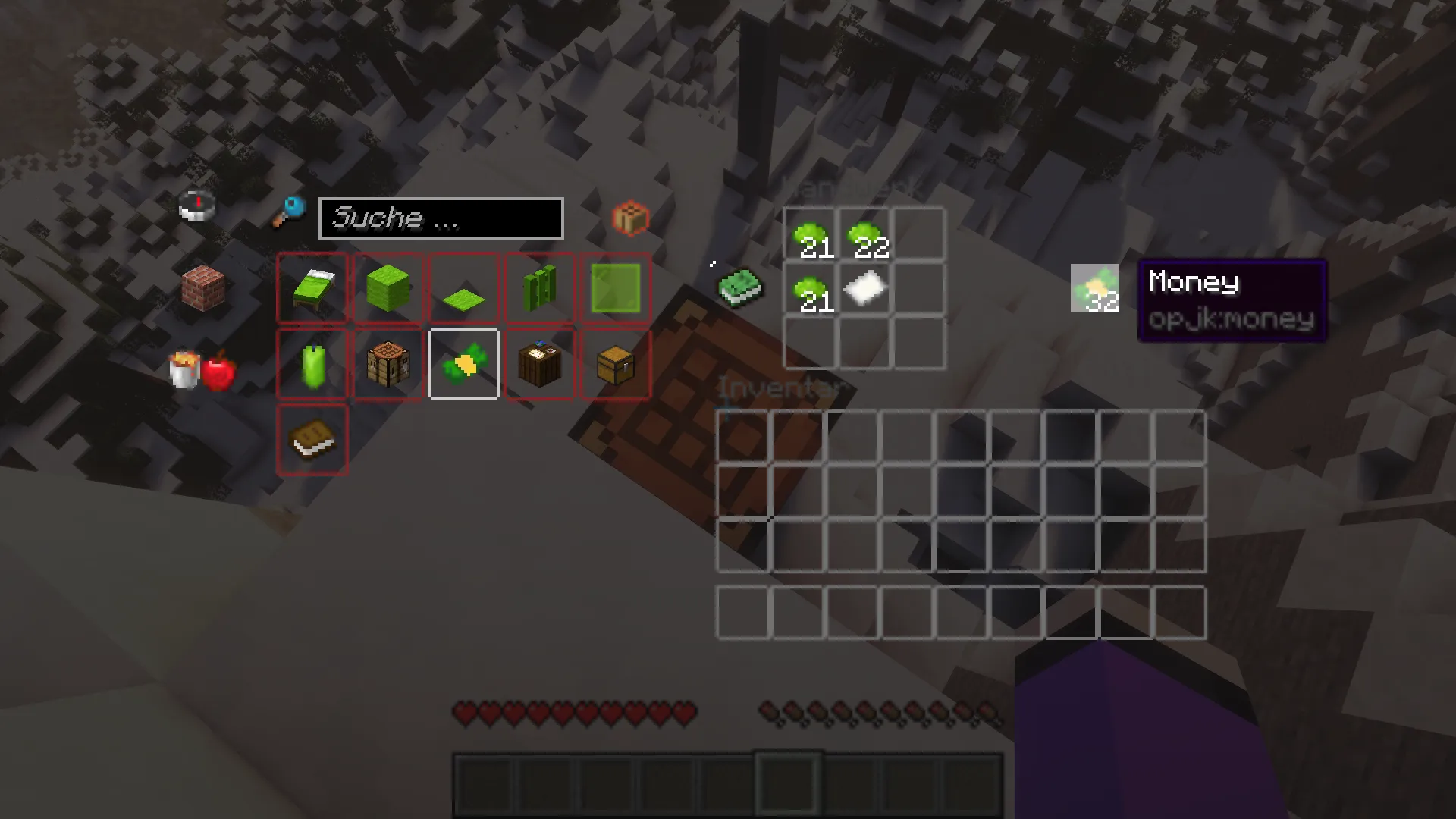Toggle the highlighted money candy recipe
1456x819 pixels.
pos(463,364)
